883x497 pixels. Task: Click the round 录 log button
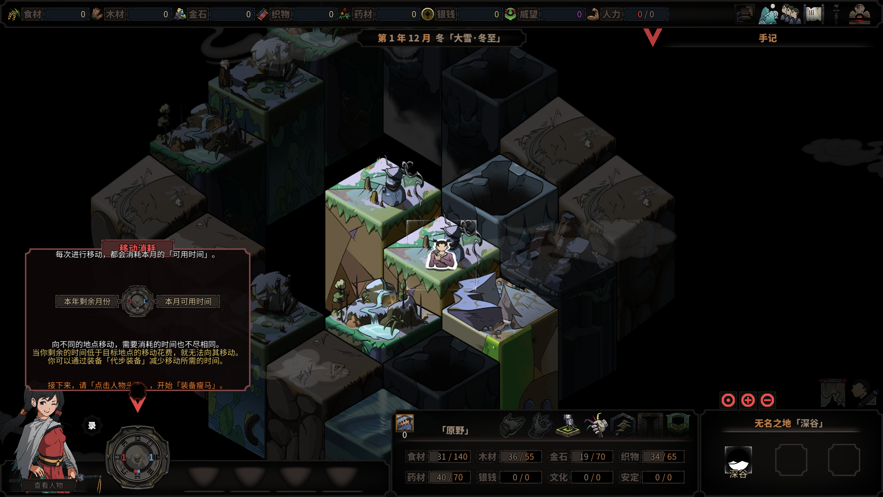[x=92, y=426]
